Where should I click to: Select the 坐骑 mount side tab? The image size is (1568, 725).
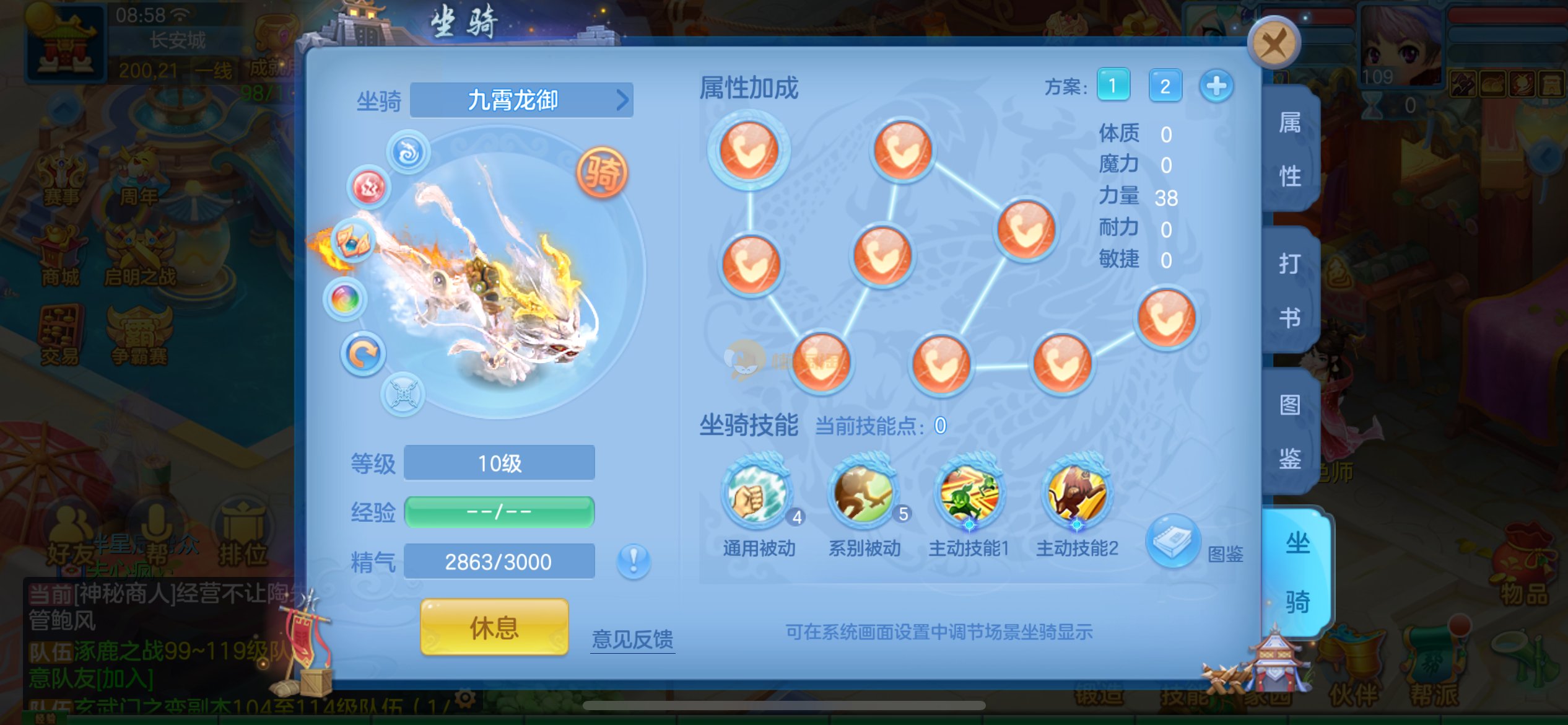pyautogui.click(x=1297, y=573)
